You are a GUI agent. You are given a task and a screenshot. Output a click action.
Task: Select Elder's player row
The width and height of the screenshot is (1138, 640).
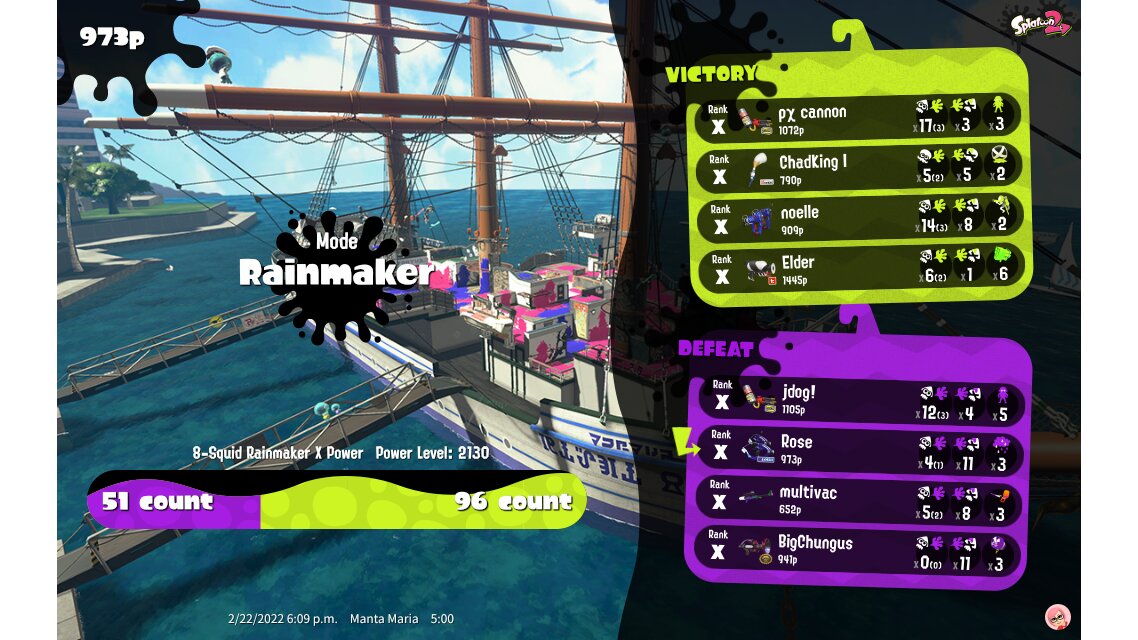click(x=858, y=268)
